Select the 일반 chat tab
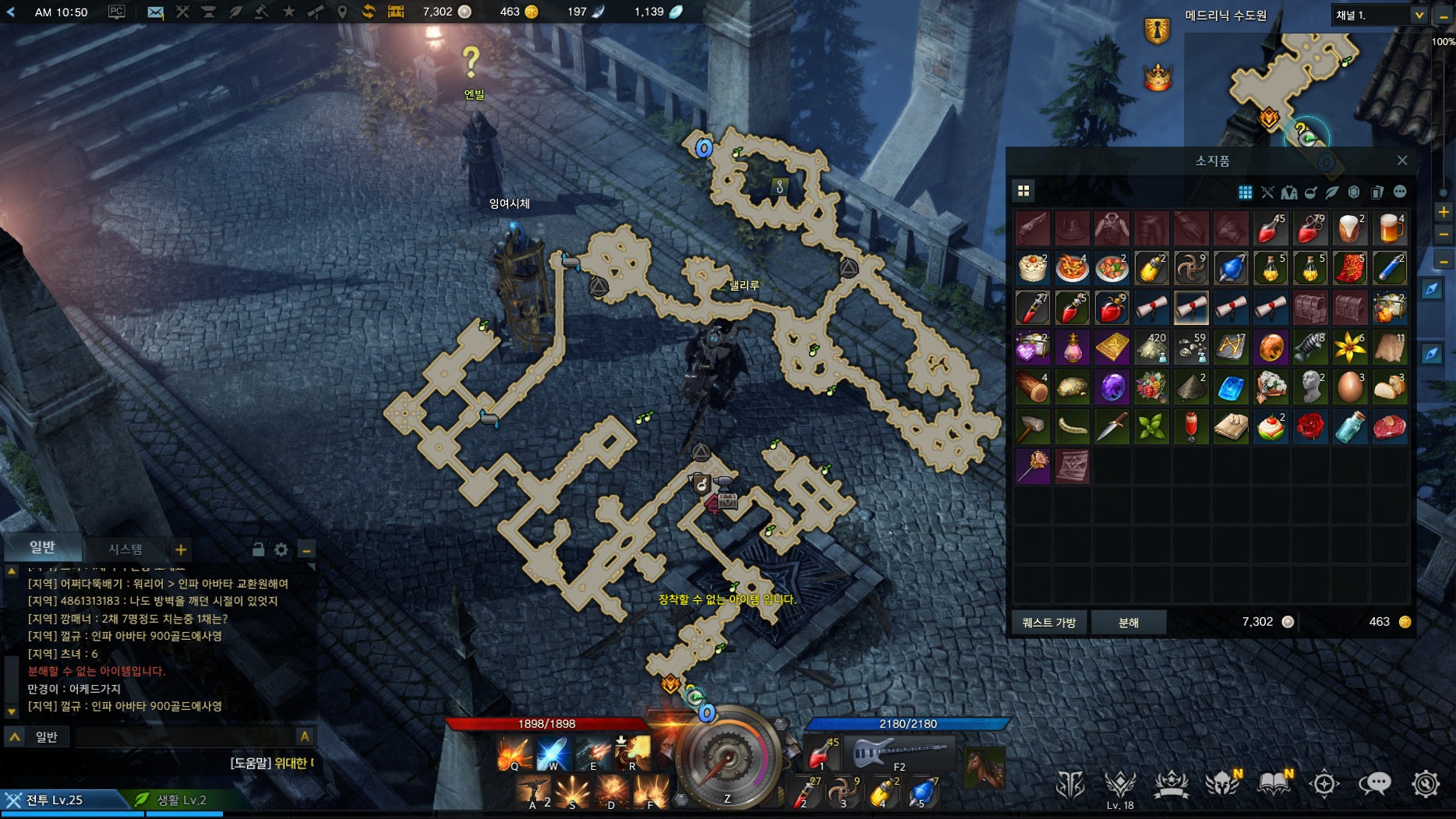The width and height of the screenshot is (1456, 819). pos(43,548)
